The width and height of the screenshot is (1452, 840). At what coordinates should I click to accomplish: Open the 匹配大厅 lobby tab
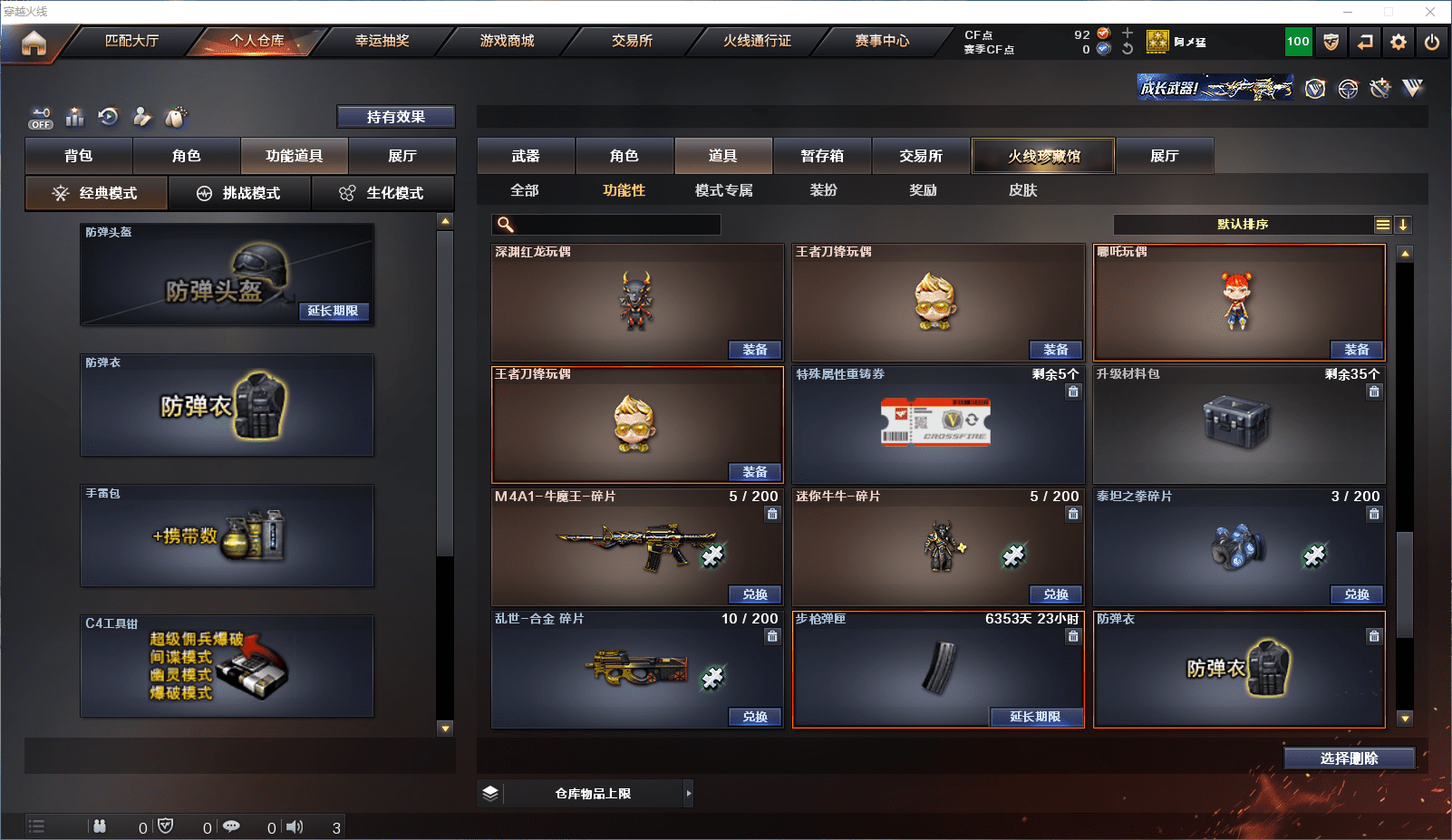(x=131, y=41)
